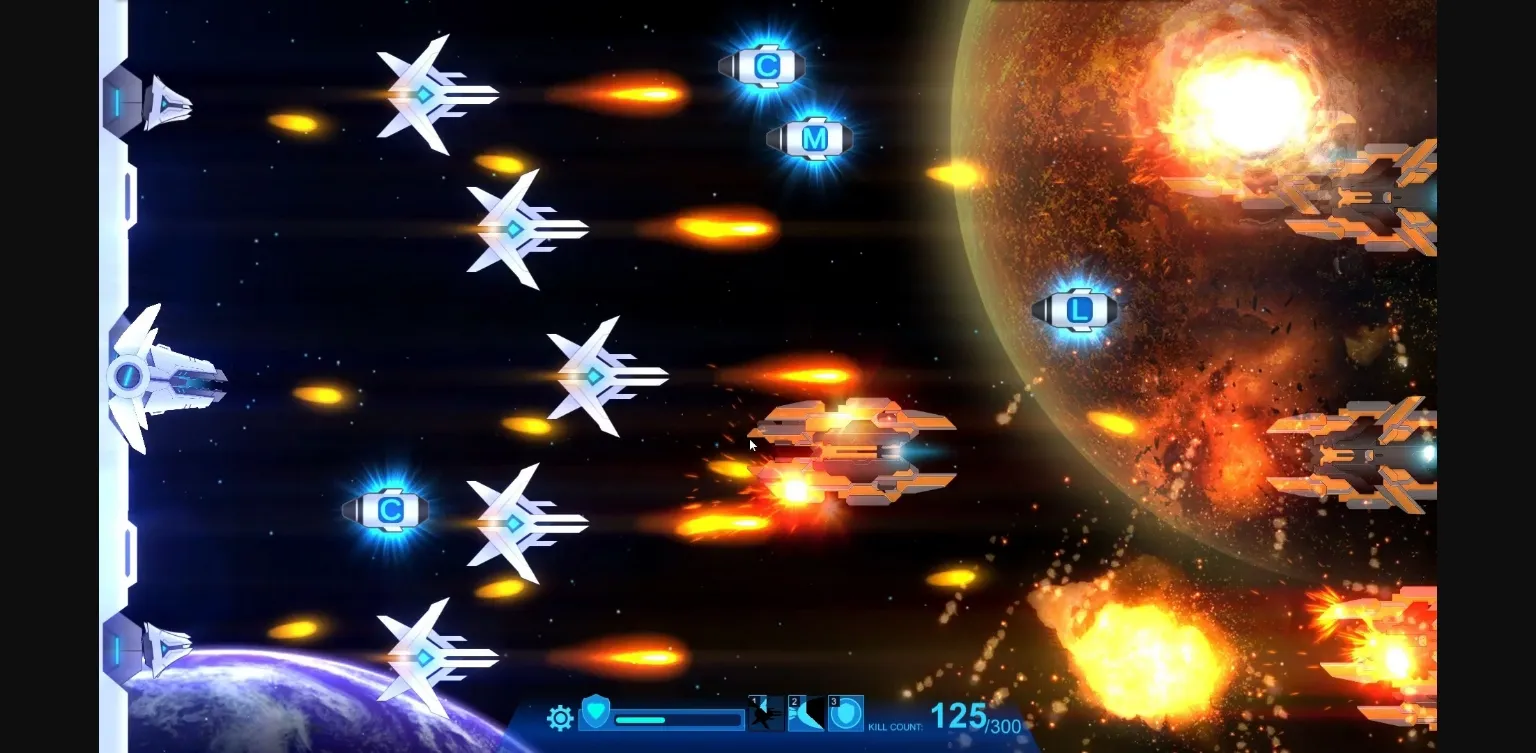Grab the M power-up capsule at the top
The image size is (1536, 753).
[x=810, y=139]
